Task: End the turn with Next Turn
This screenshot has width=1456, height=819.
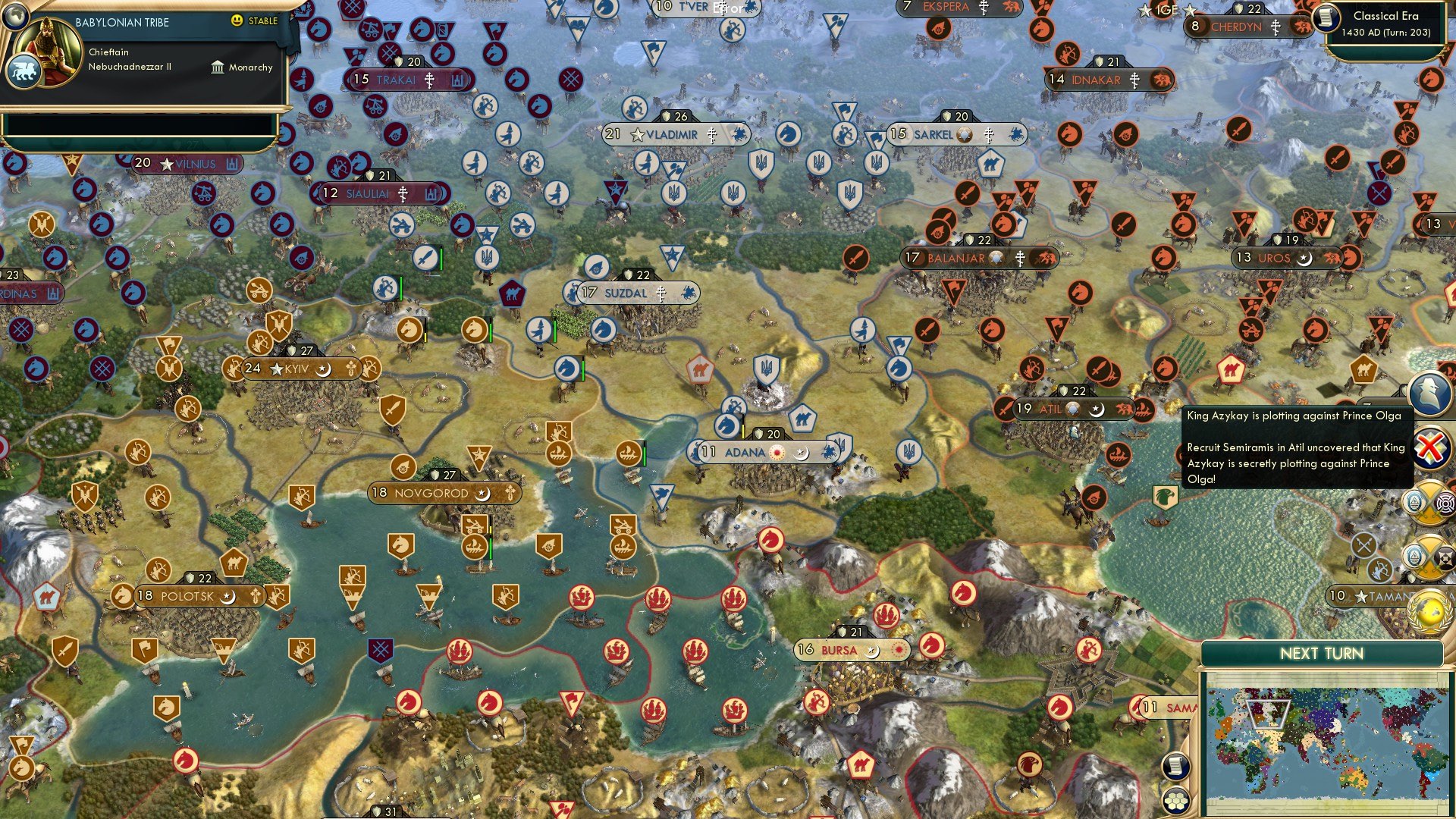Action: [x=1321, y=654]
